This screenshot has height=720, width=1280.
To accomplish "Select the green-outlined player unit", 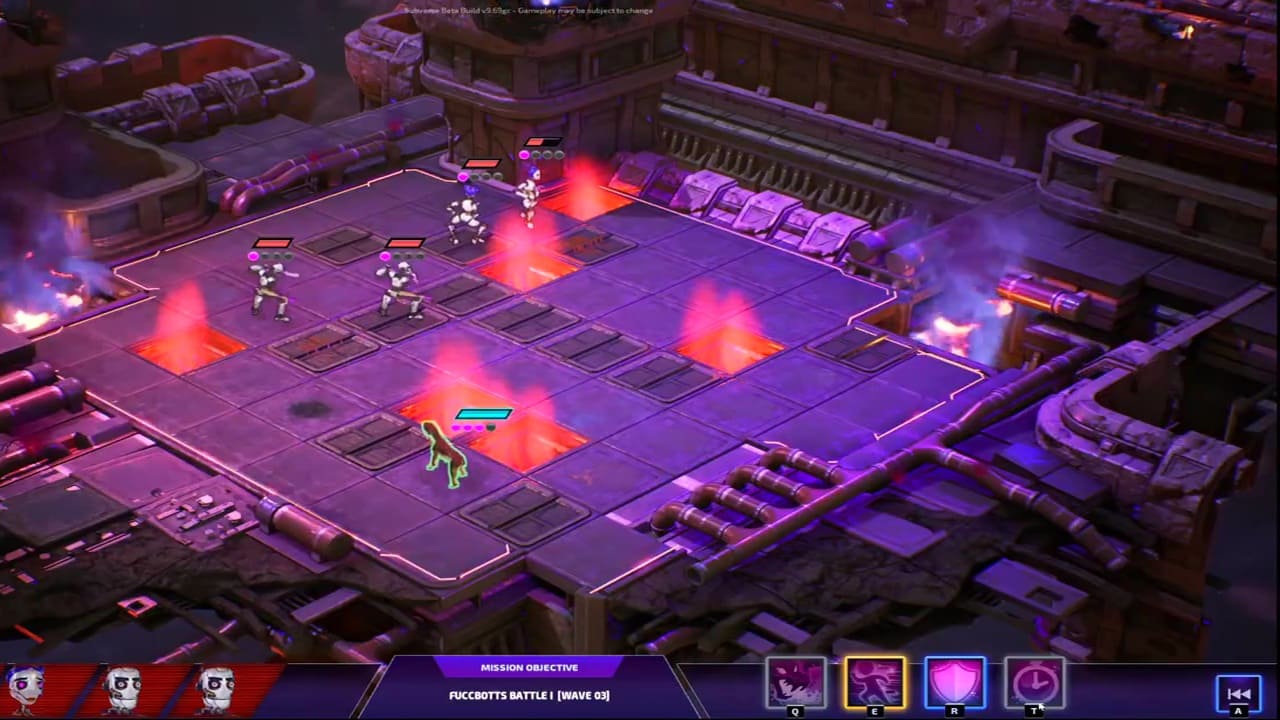I will [x=446, y=455].
